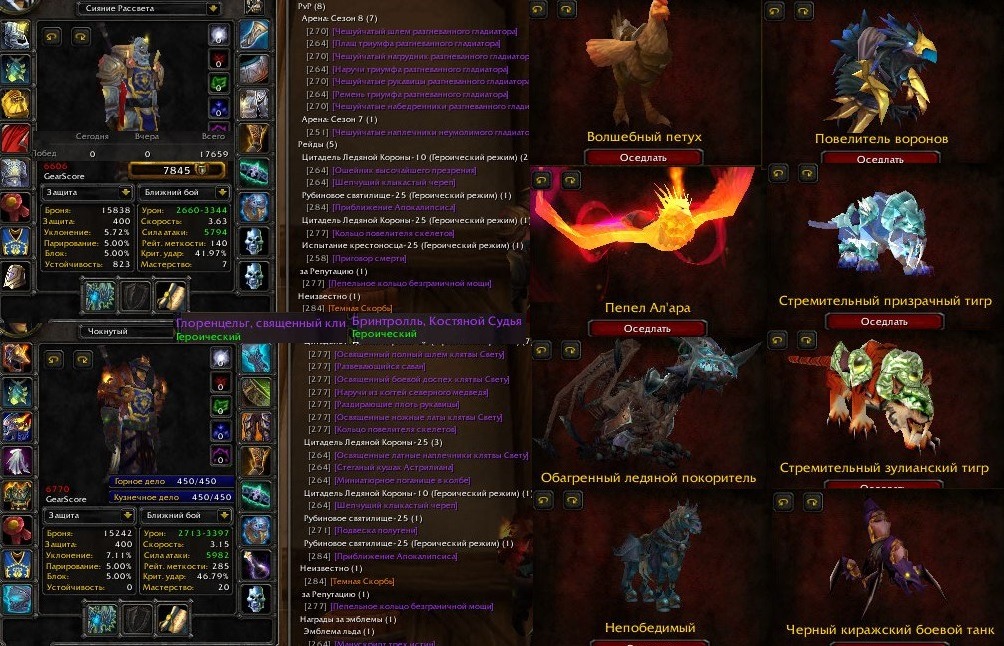Open the Чокнутый title dropdown

click(212, 331)
